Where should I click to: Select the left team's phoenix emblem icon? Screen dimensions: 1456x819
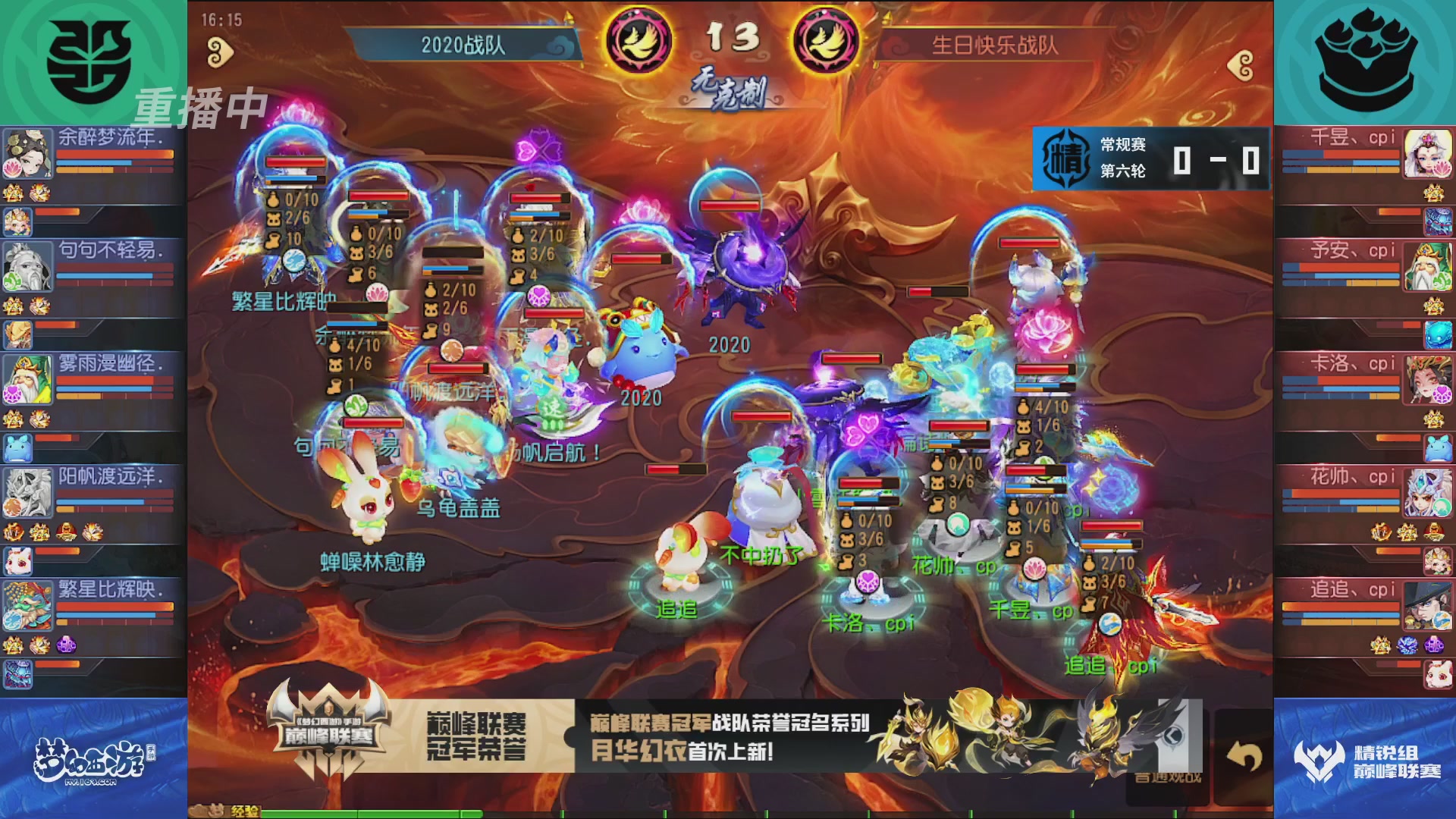pyautogui.click(x=639, y=38)
